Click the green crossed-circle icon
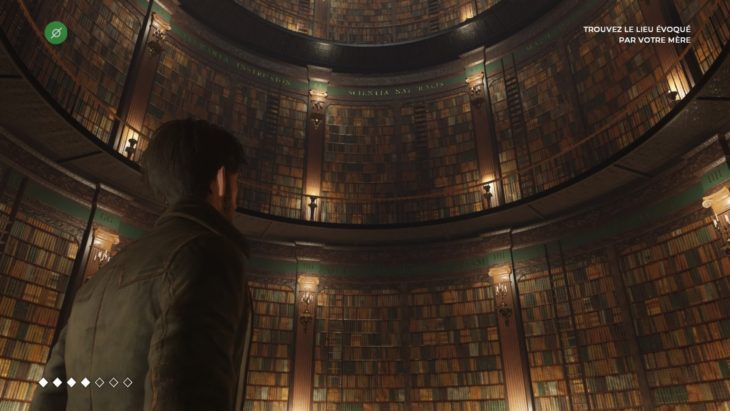The width and height of the screenshot is (730, 411). click(x=58, y=33)
